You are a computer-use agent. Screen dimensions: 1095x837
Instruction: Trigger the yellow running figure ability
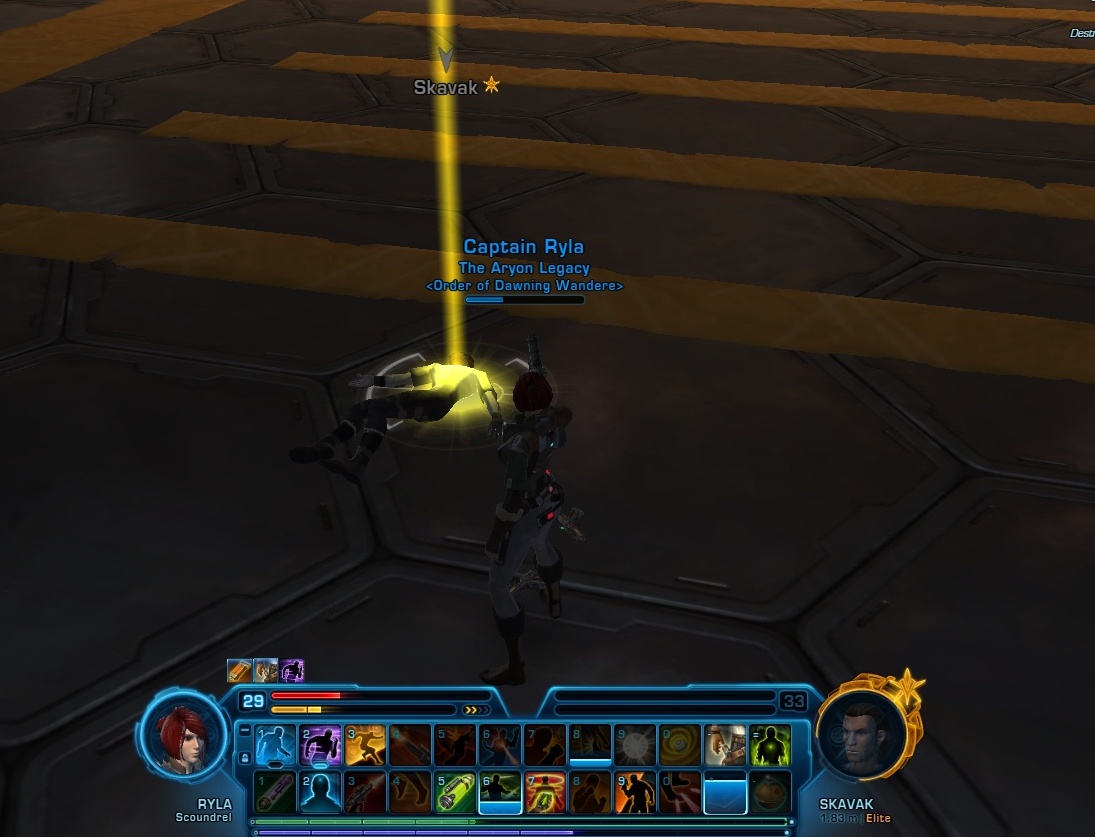(365, 745)
